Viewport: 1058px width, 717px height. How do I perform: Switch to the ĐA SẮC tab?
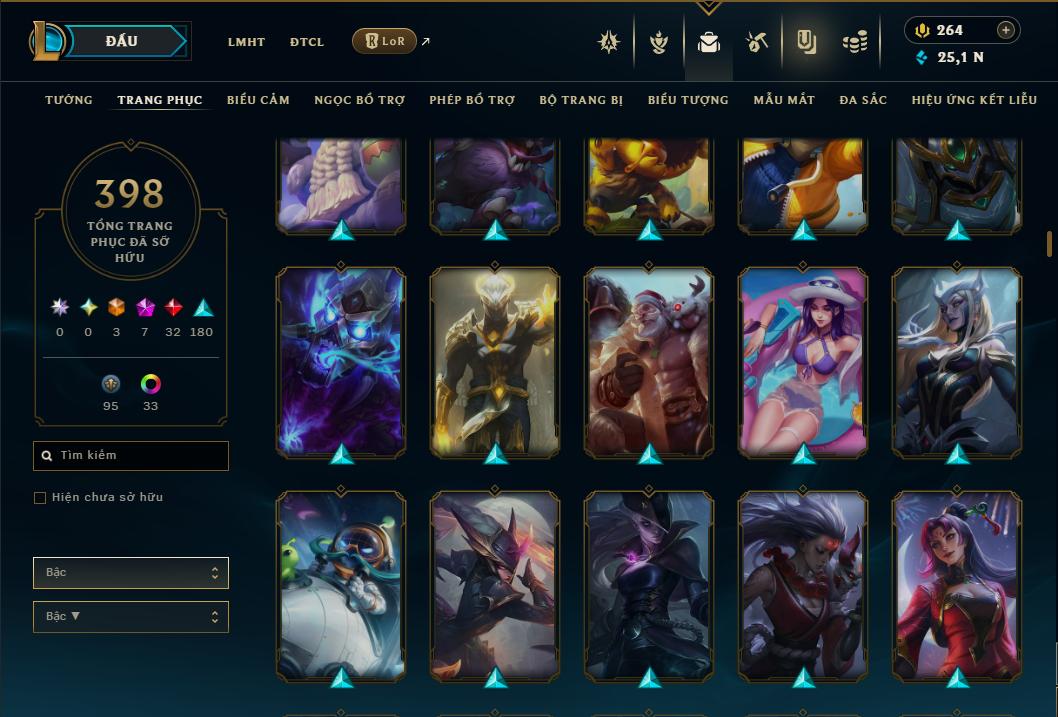(863, 100)
